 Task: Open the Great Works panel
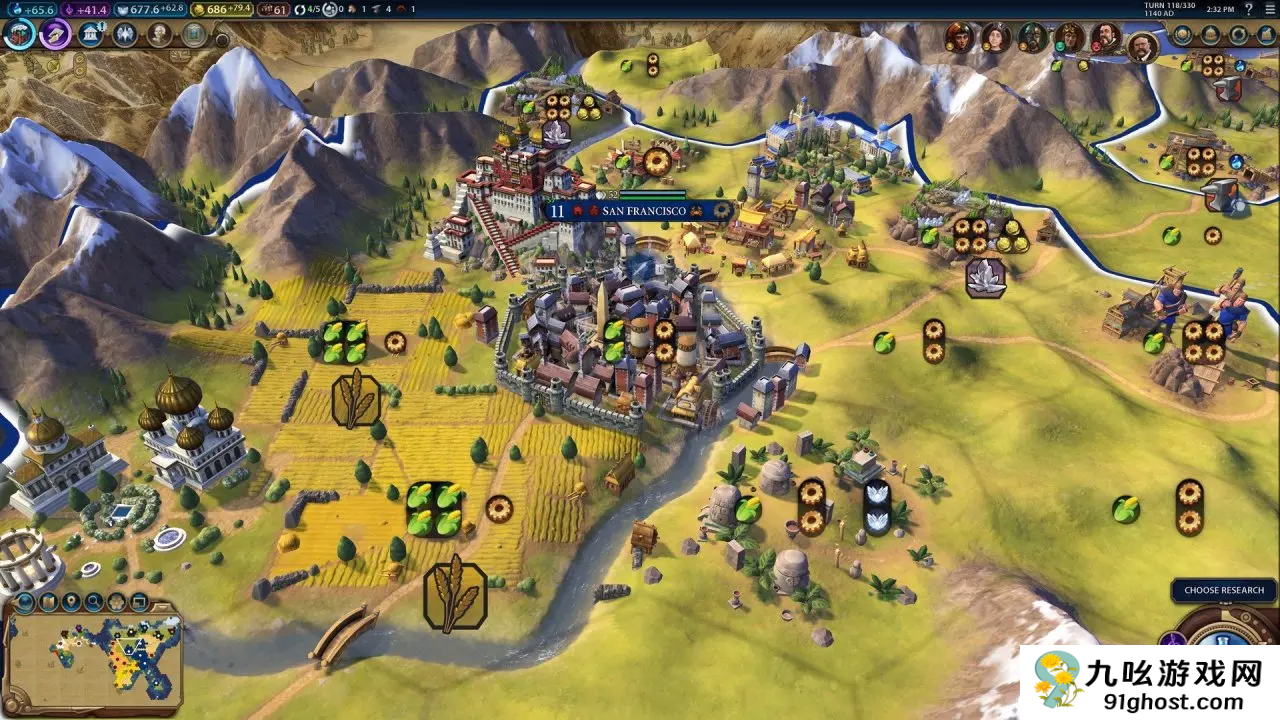(193, 34)
